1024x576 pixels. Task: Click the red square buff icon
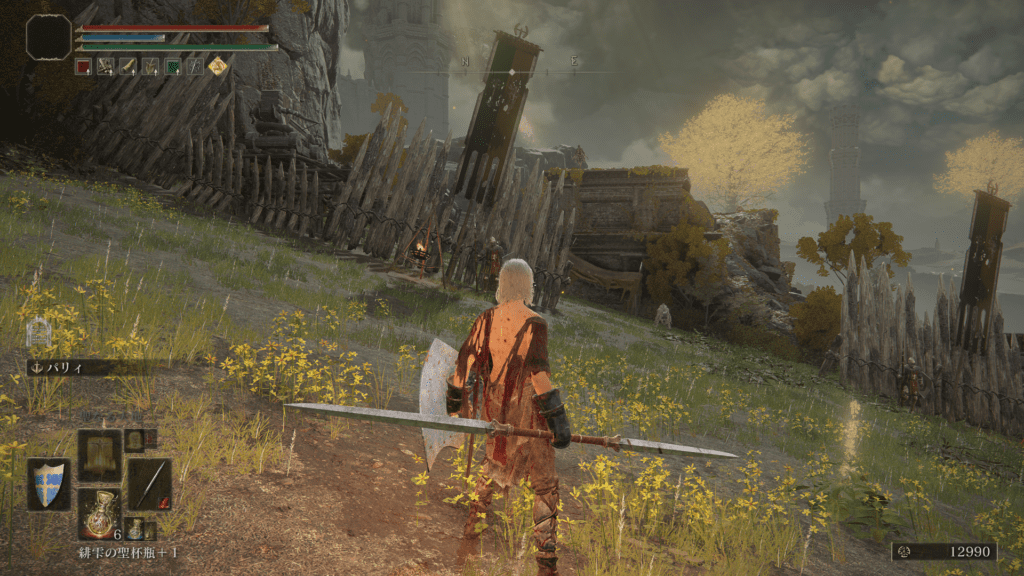[84, 67]
